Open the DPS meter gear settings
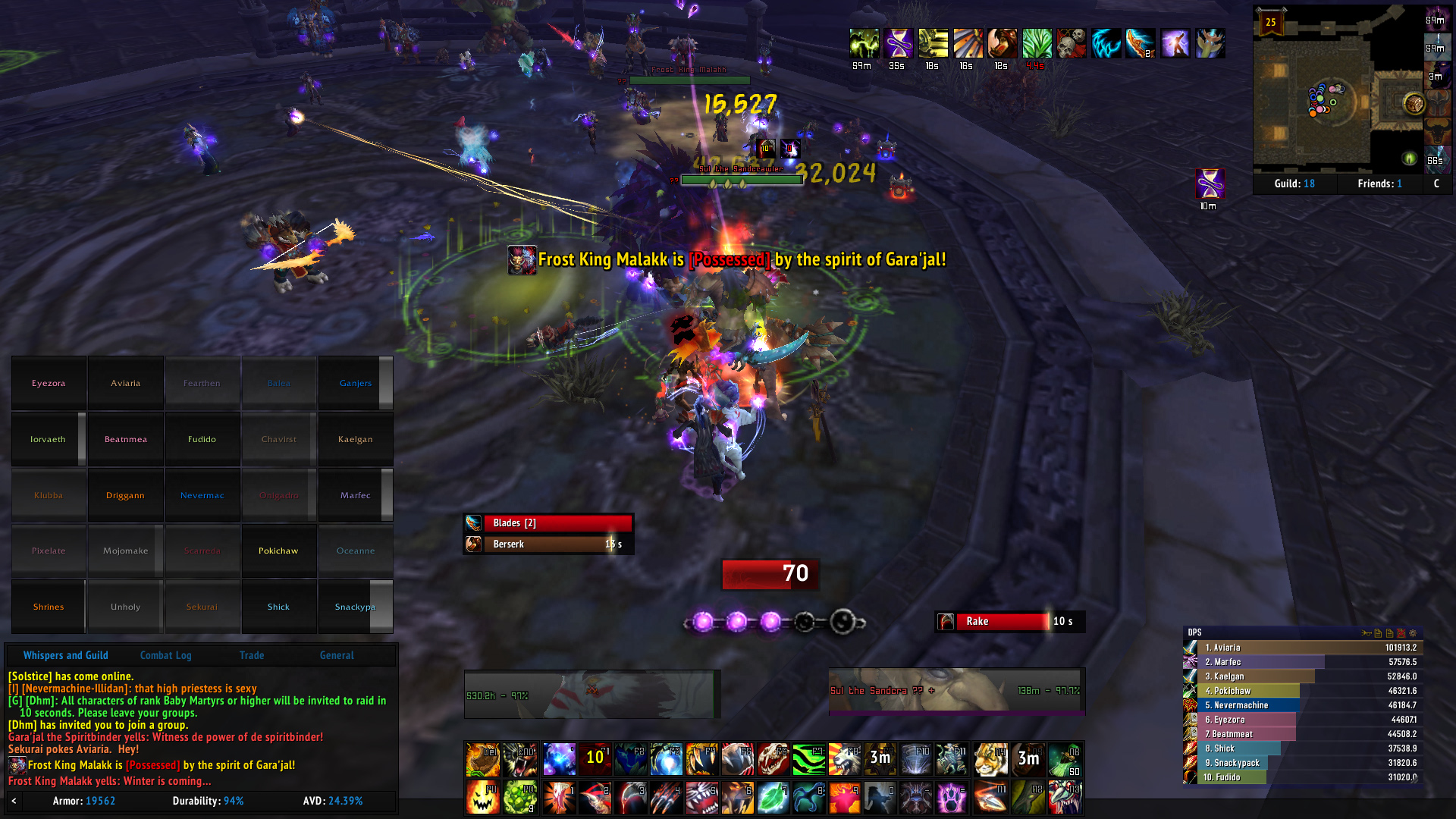The image size is (1456, 819). pos(1413,632)
